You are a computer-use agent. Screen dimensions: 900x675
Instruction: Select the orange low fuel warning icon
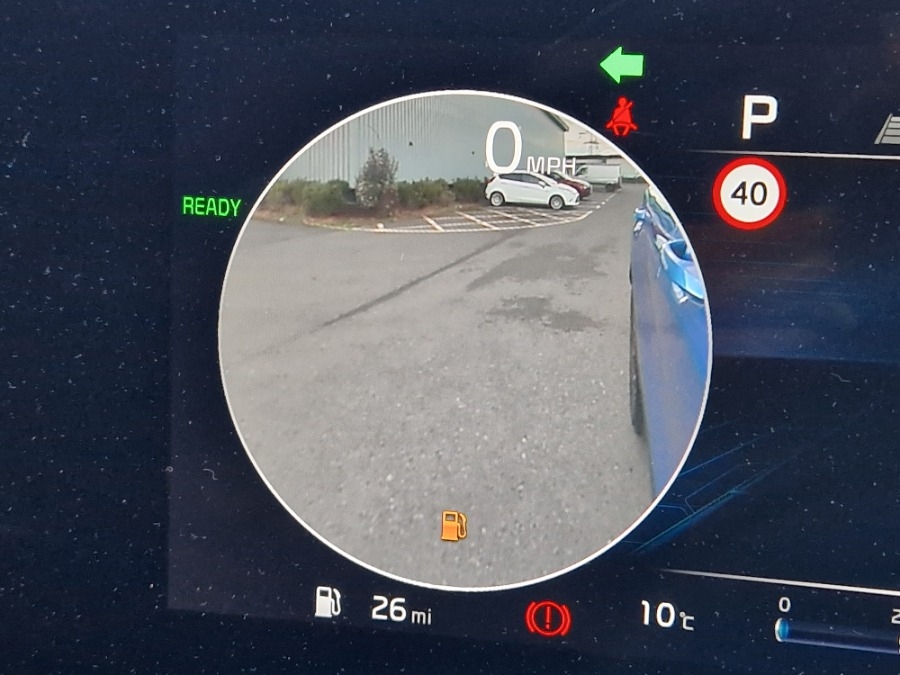point(454,524)
